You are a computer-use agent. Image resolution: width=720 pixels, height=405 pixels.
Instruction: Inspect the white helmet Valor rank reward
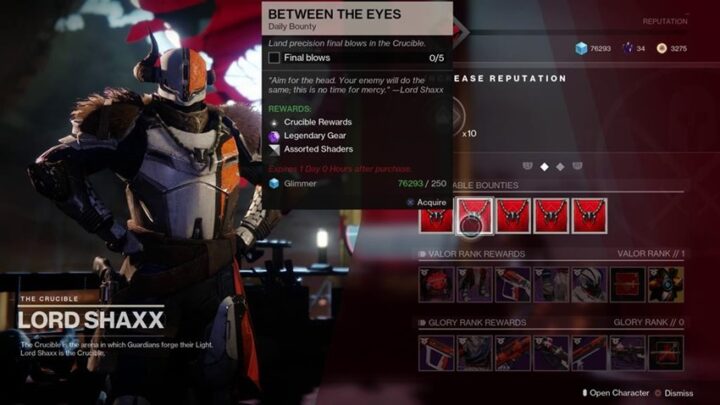point(590,284)
